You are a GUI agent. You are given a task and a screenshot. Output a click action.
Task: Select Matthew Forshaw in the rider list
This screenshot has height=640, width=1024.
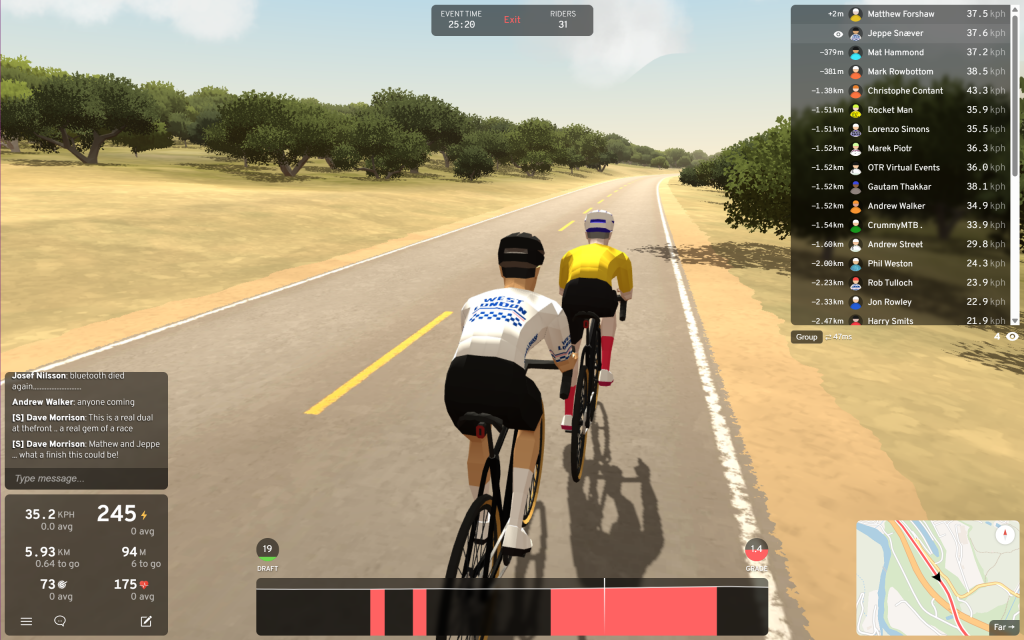[x=900, y=14]
